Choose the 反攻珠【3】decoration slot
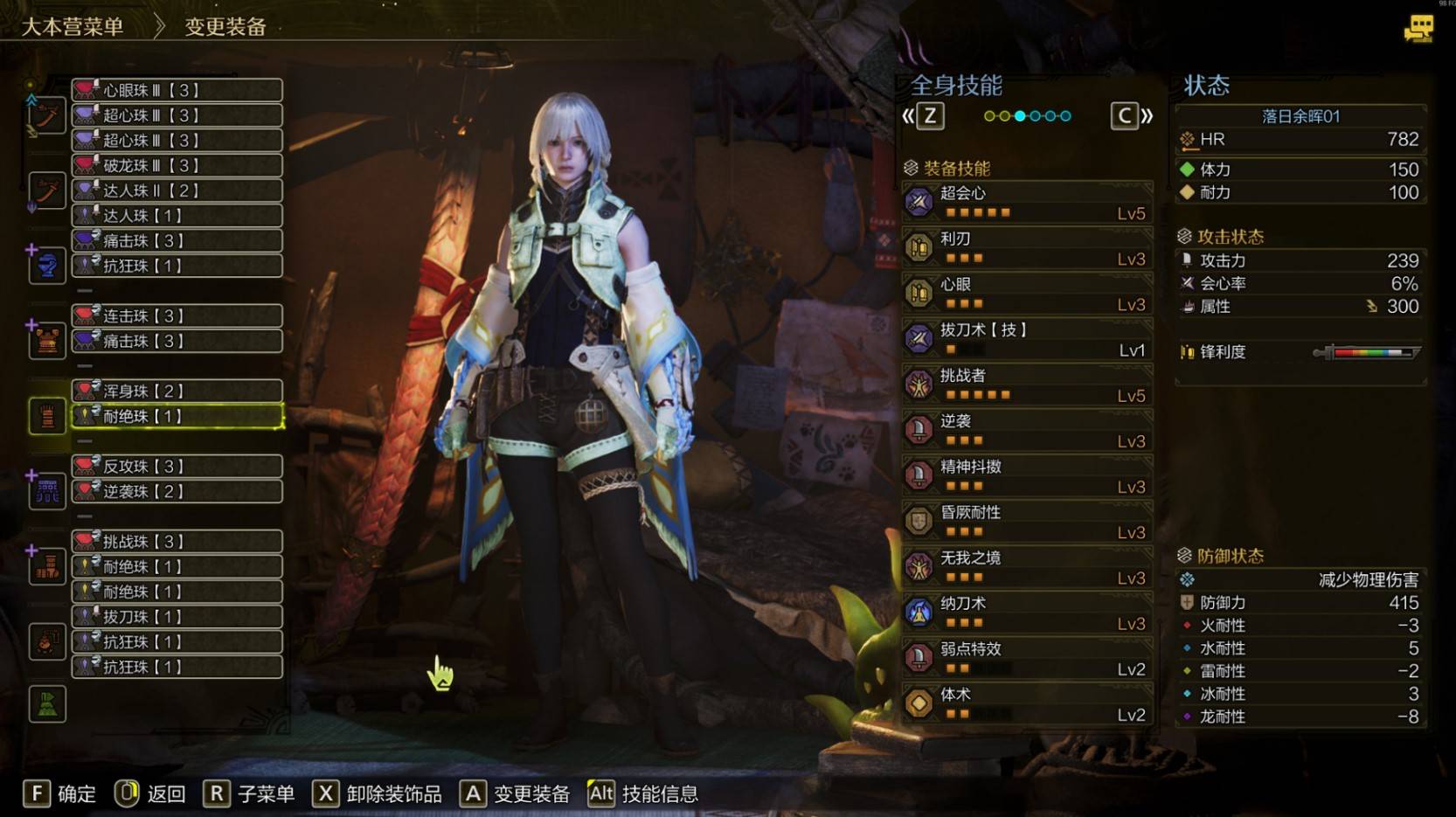The width and height of the screenshot is (1456, 817). tap(177, 466)
